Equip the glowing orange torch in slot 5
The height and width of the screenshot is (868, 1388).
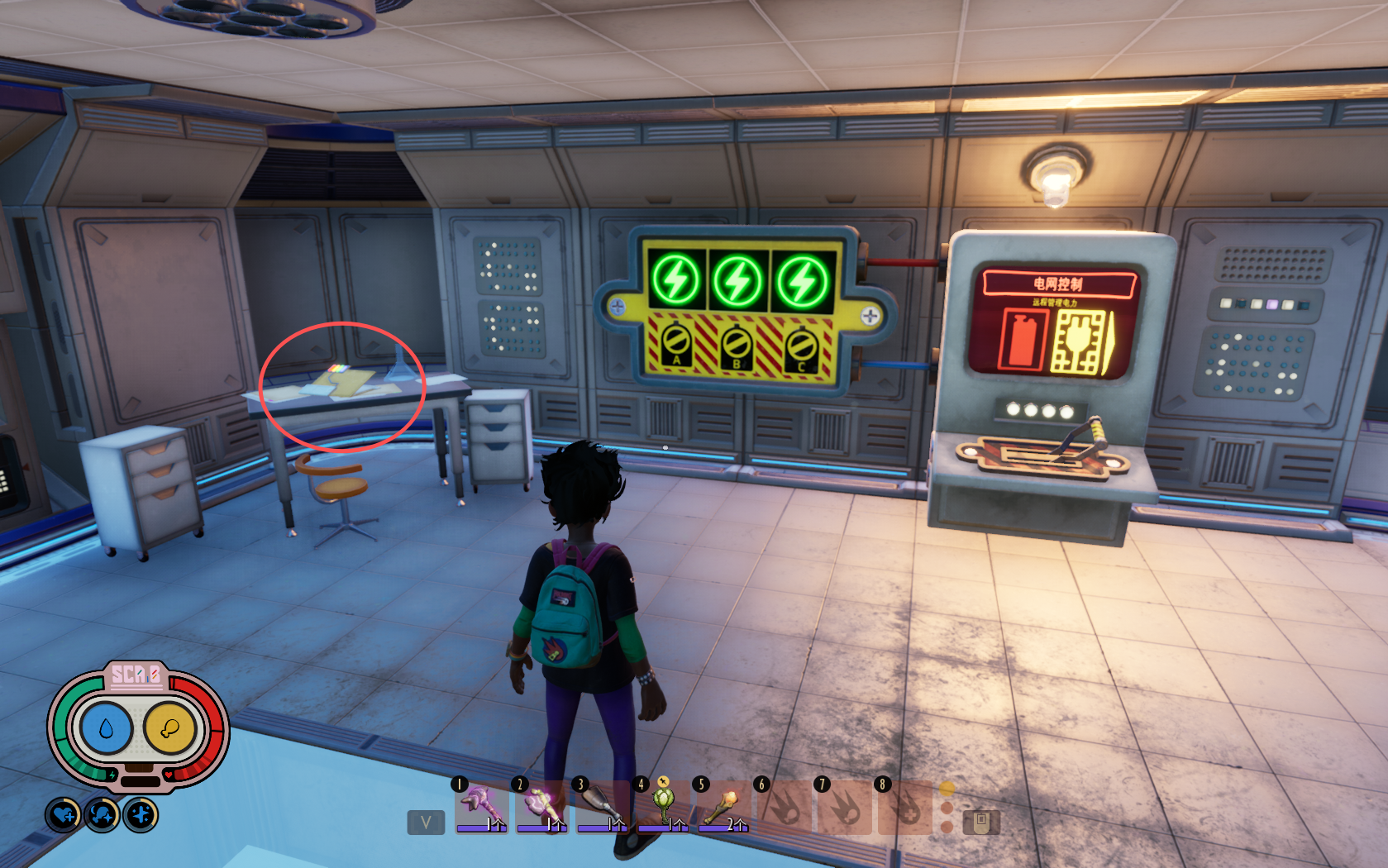723,806
